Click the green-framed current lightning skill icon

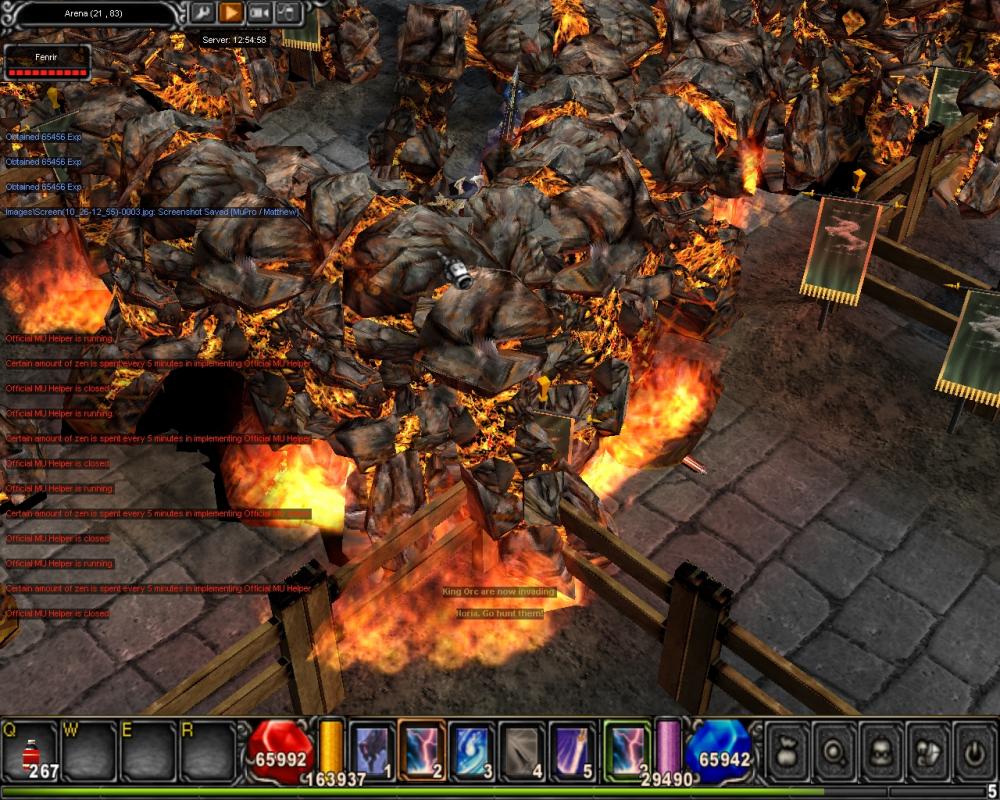[x=625, y=750]
